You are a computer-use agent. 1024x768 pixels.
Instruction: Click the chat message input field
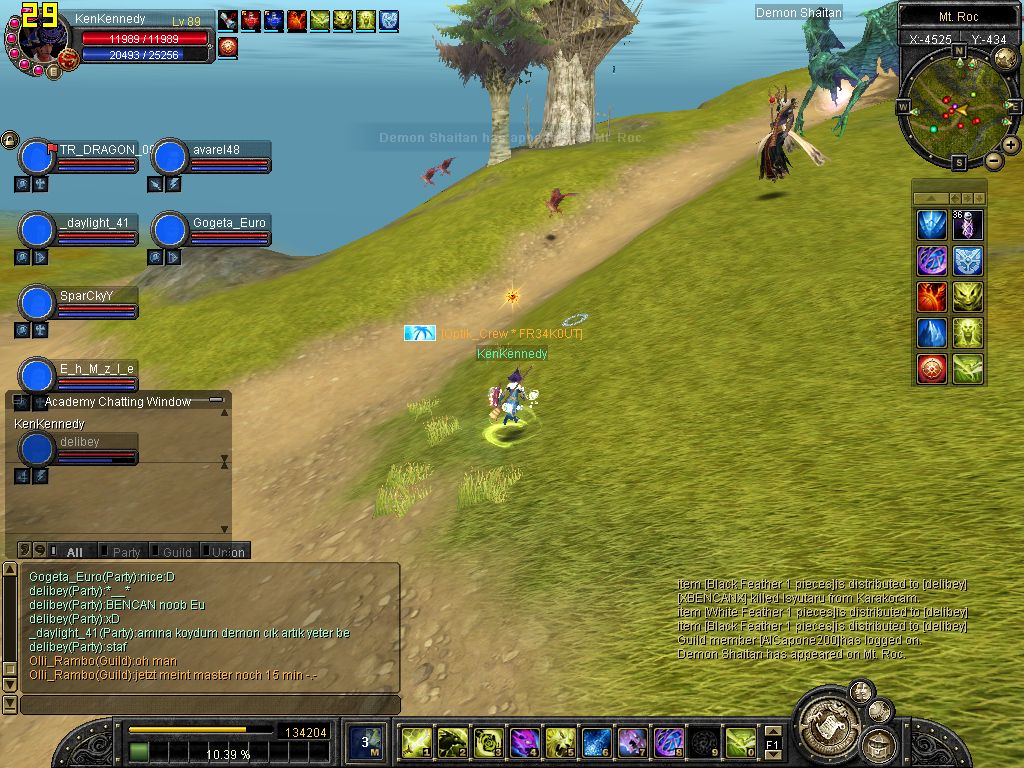pyautogui.click(x=210, y=705)
